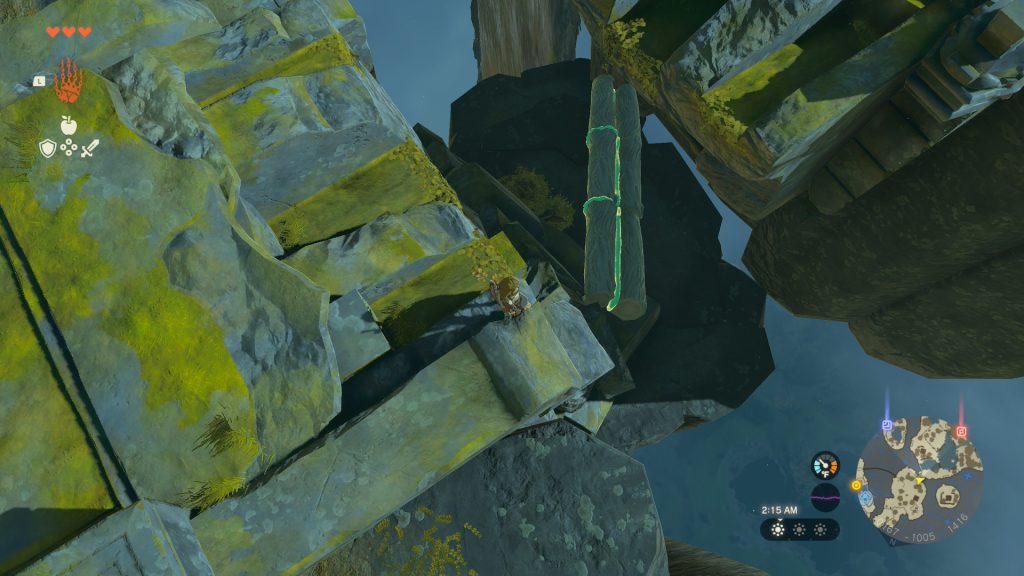Click the yellow objective marker beside minimap
The width and height of the screenshot is (1024, 576).
tap(856, 486)
